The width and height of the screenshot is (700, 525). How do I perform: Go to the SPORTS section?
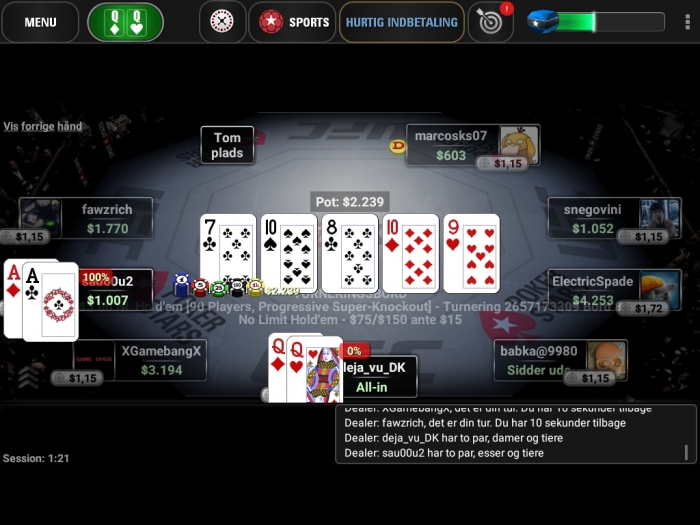(x=293, y=22)
